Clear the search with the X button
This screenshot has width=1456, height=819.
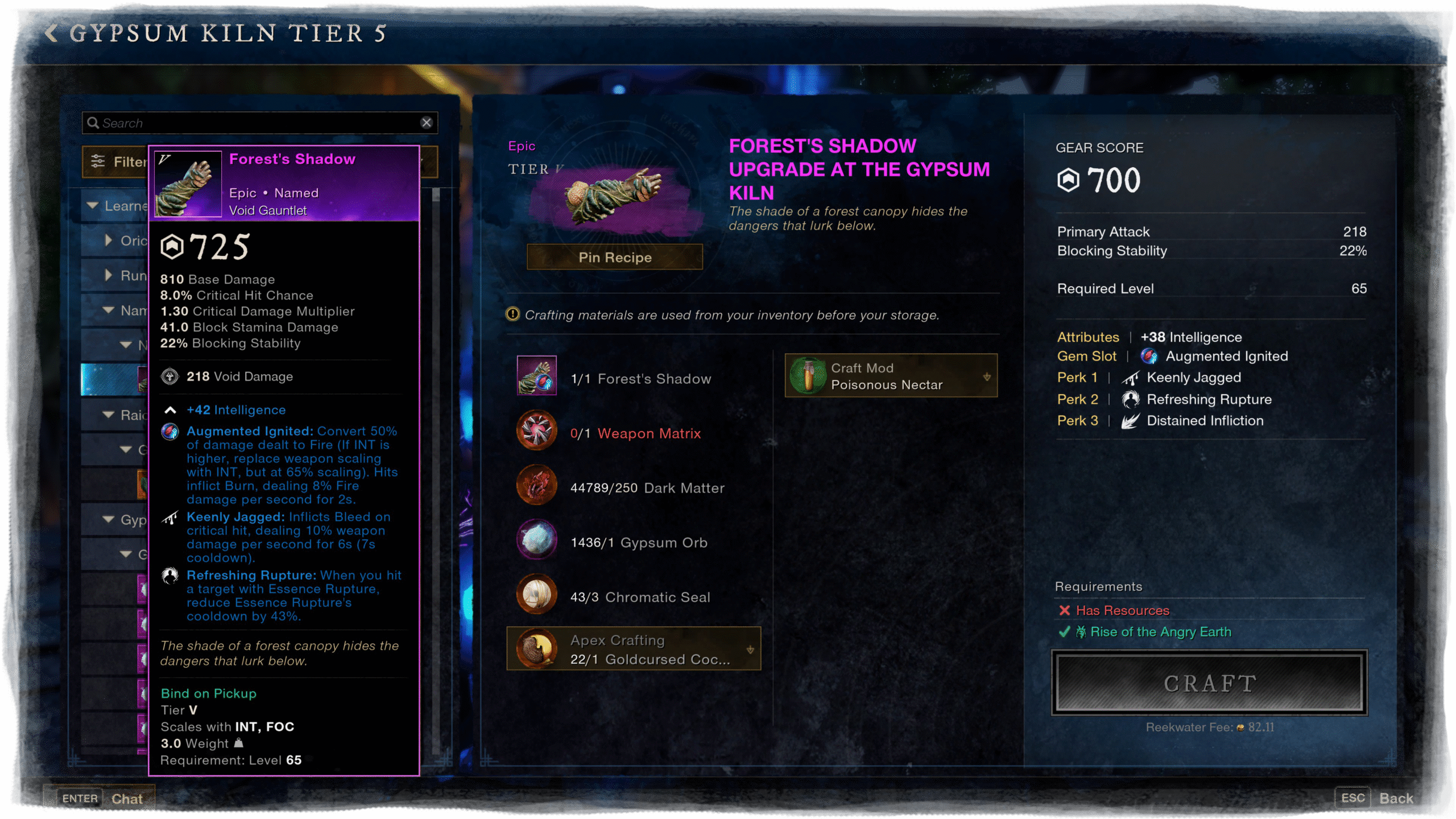(x=426, y=123)
